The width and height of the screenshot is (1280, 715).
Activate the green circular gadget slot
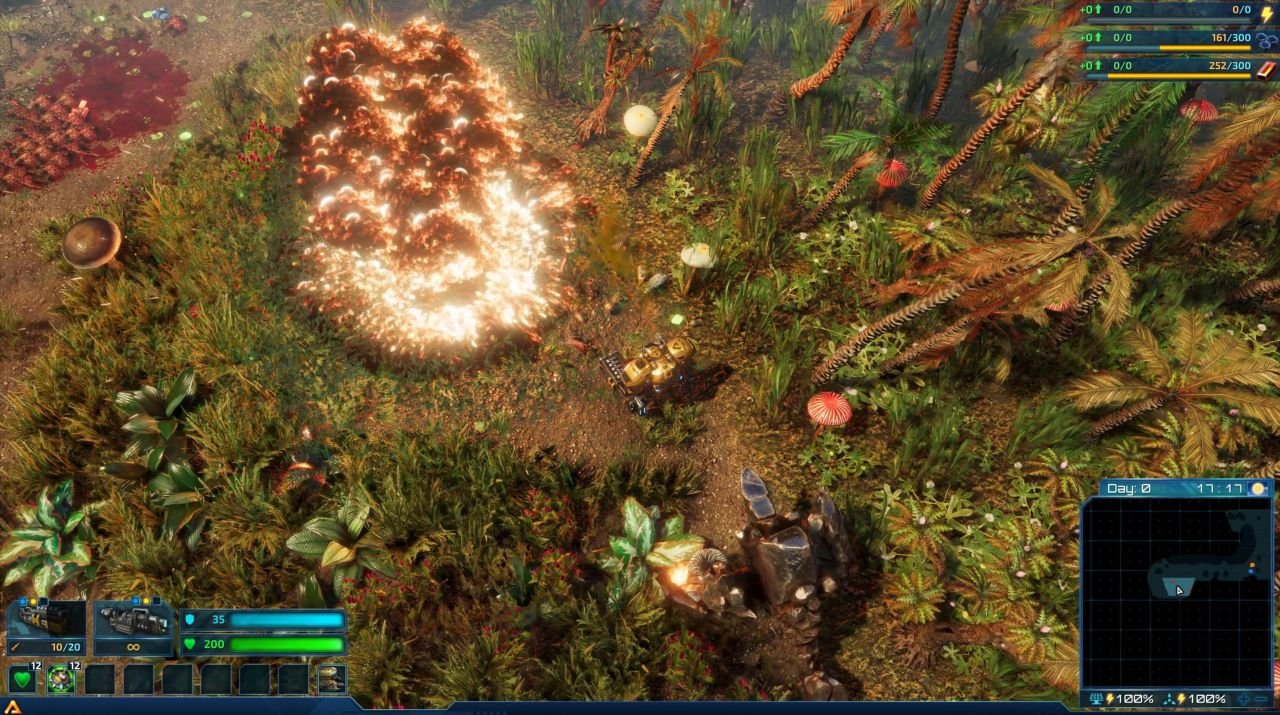pyautogui.click(x=61, y=680)
